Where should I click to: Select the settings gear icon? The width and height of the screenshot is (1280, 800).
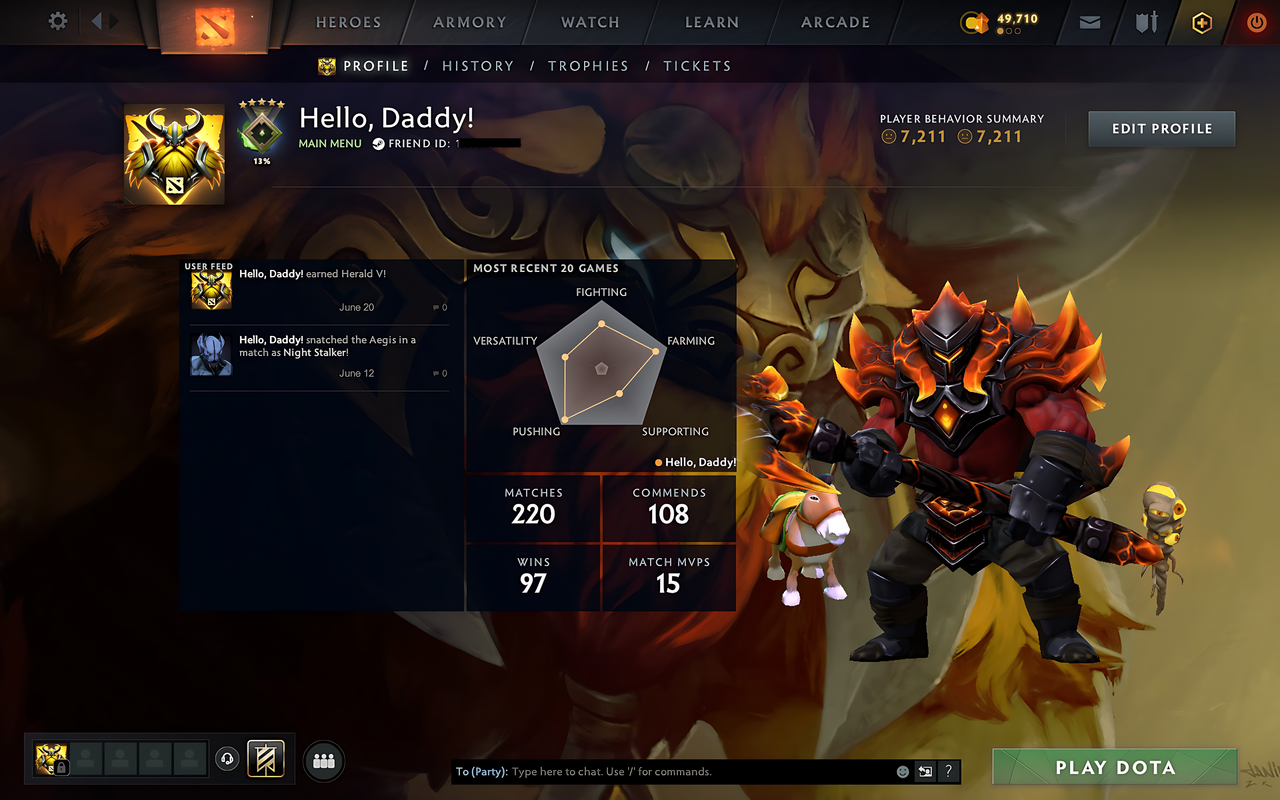point(57,21)
